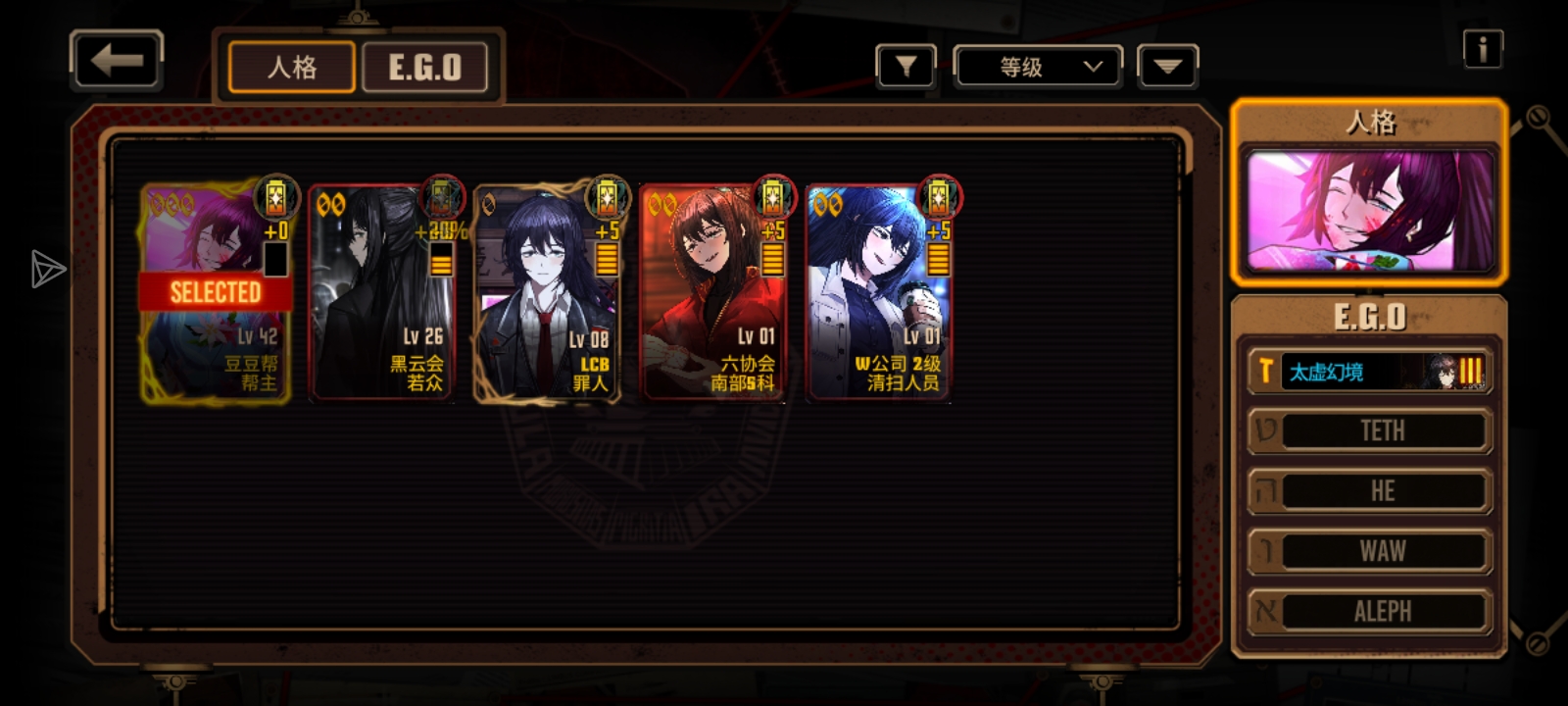Open the 等级 sort dropdown

pos(1038,67)
